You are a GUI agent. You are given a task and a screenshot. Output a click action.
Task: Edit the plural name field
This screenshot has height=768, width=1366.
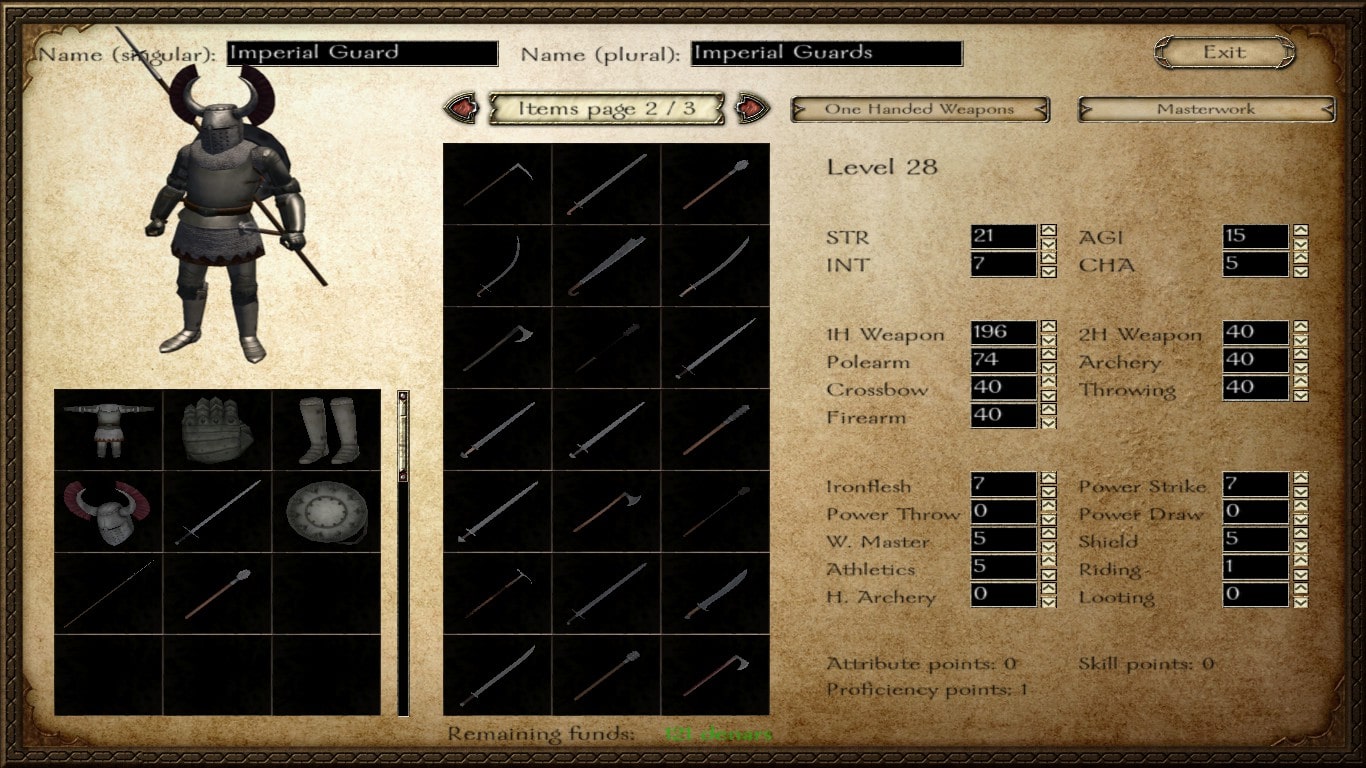[826, 53]
